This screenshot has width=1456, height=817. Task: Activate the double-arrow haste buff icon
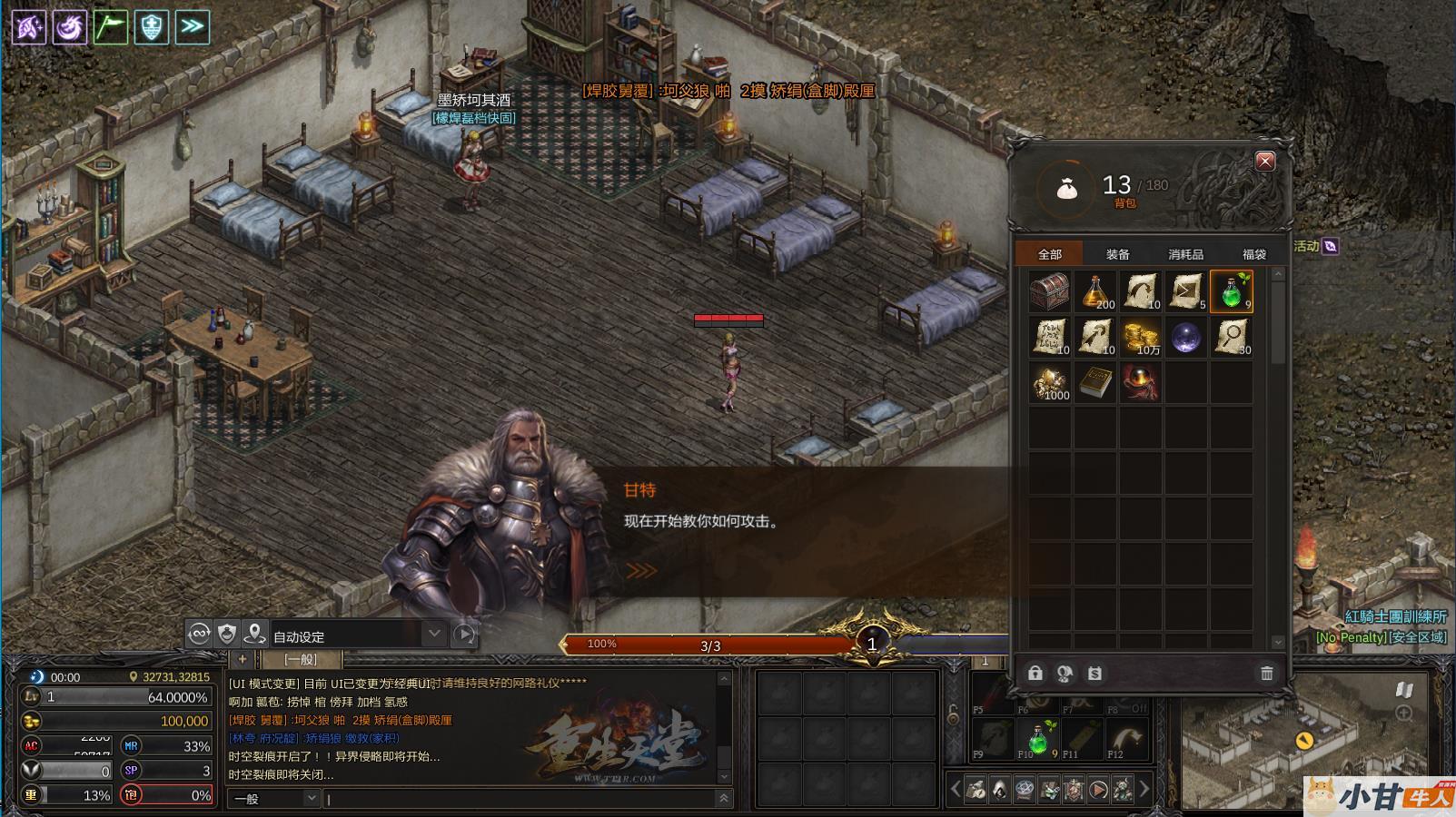coord(192,26)
